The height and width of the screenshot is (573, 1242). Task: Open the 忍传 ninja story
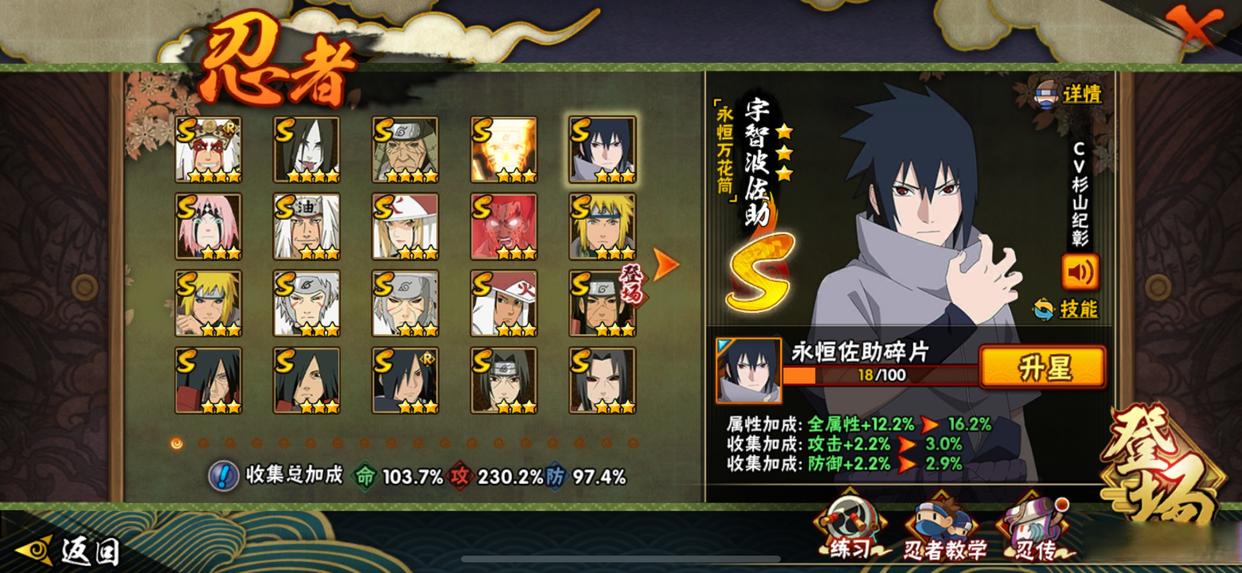(x=1036, y=529)
